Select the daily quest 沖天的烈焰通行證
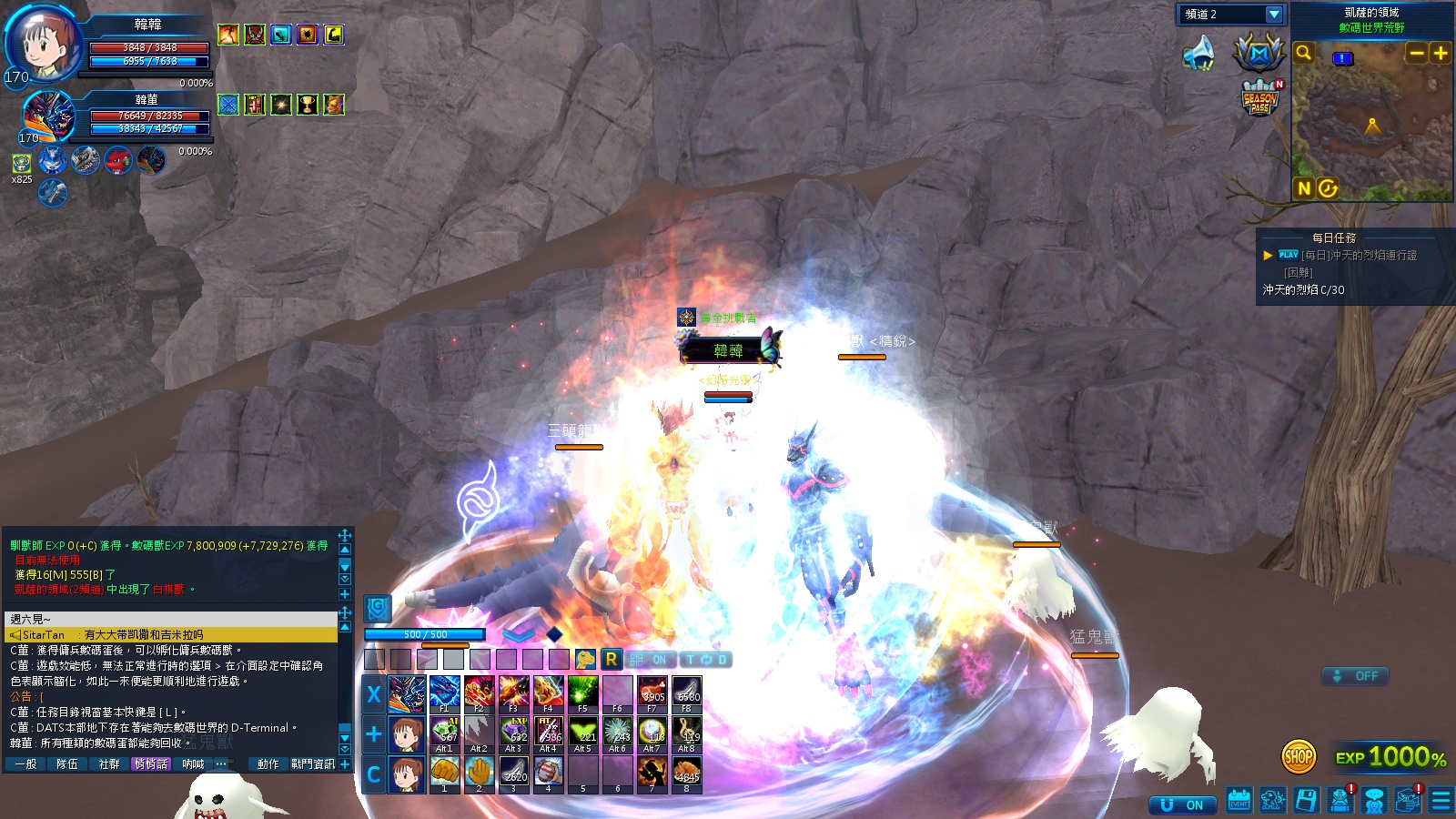Viewport: 1456px width, 819px height. pos(1359,256)
